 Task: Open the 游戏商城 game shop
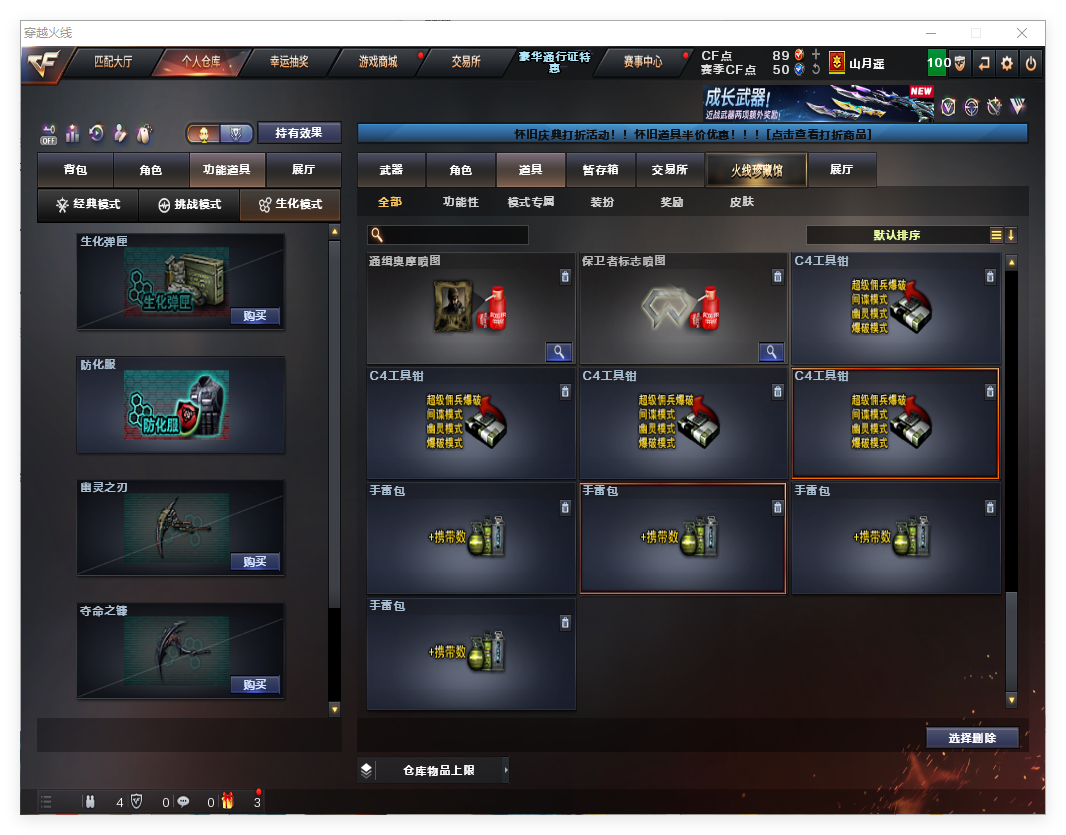(x=378, y=62)
